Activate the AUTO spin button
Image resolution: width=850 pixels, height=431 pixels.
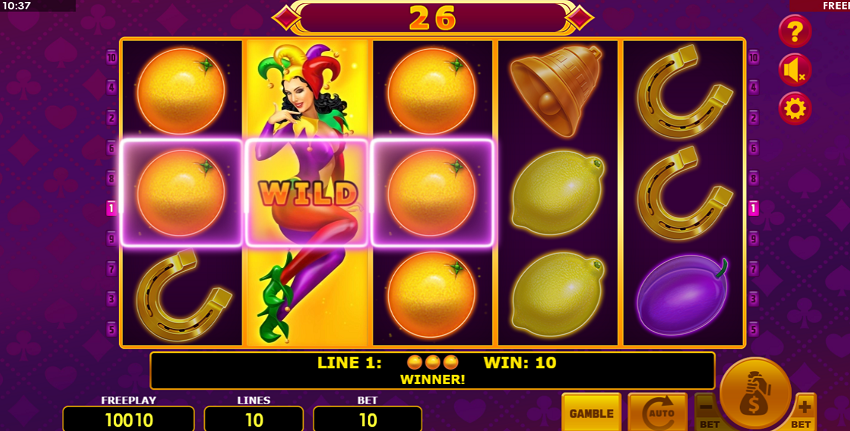[657, 413]
